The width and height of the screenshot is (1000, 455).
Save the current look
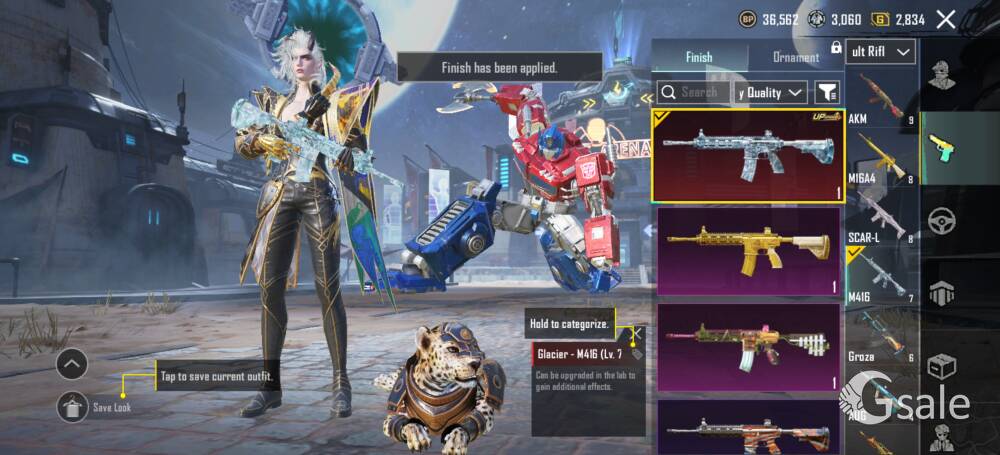point(72,406)
